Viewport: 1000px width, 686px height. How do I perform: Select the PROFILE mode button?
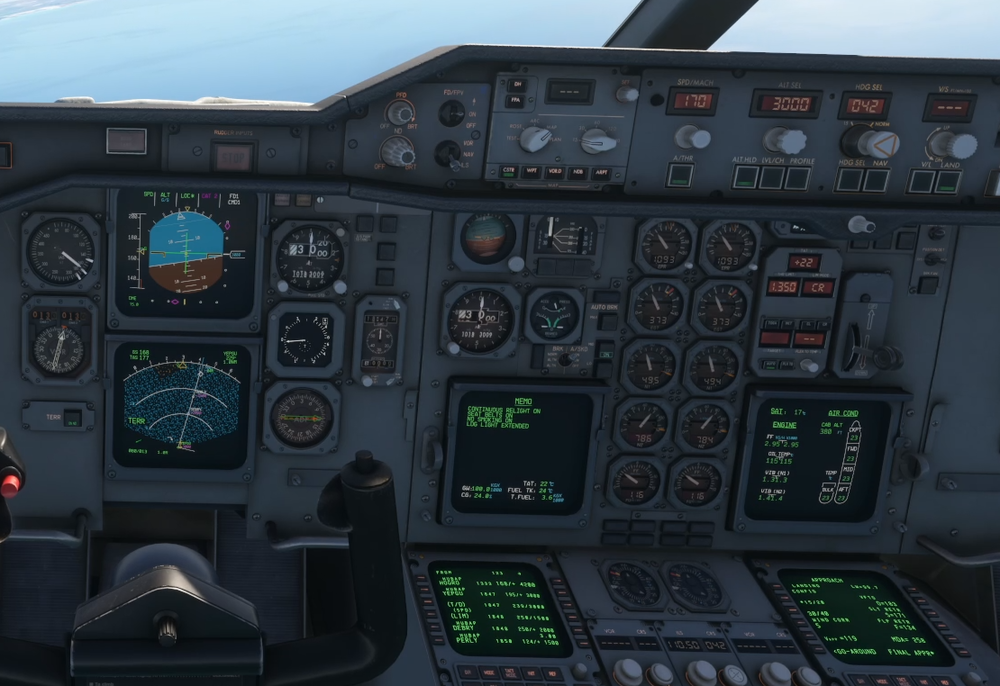pyautogui.click(x=797, y=178)
